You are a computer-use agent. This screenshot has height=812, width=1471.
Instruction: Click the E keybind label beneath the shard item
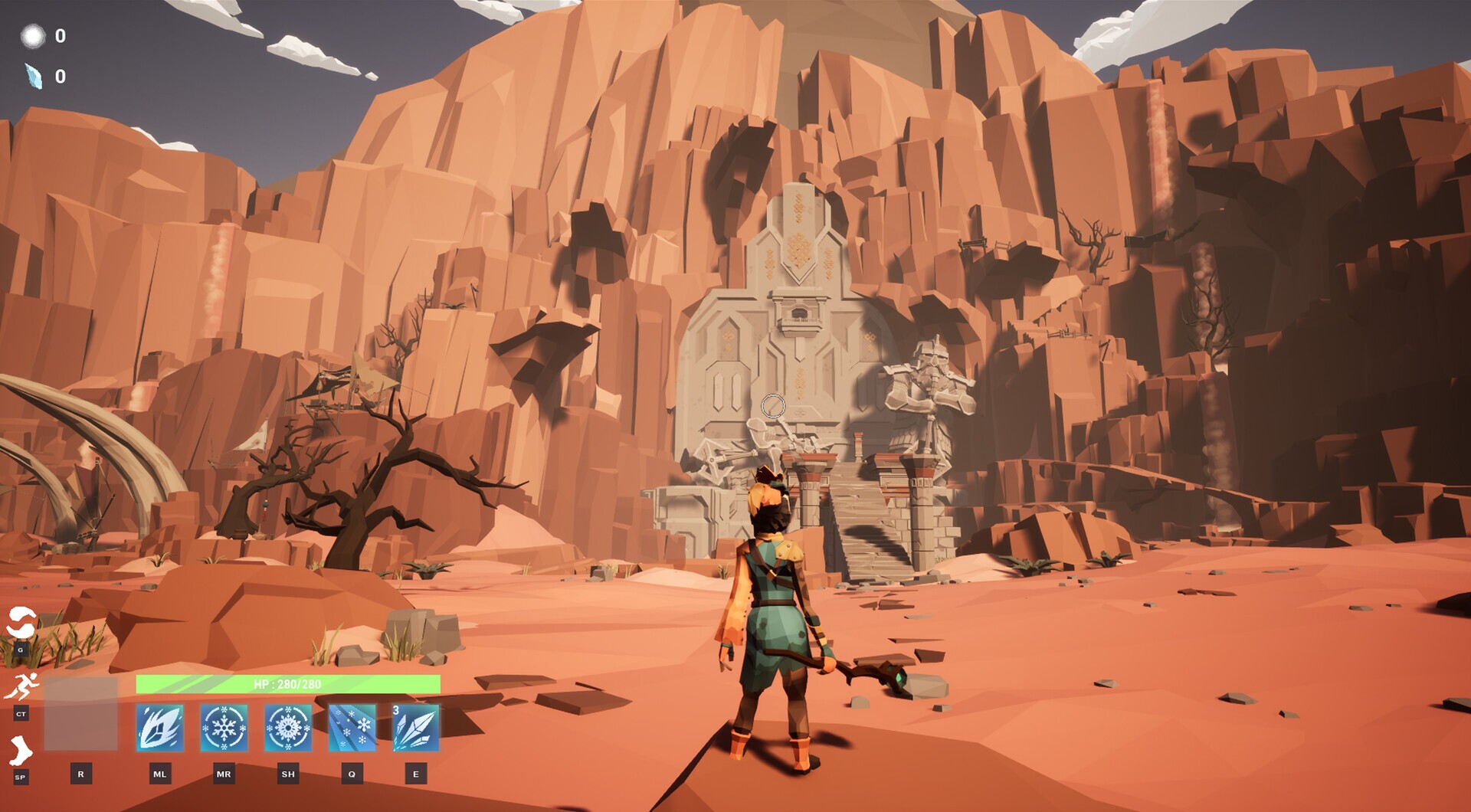pos(416,774)
